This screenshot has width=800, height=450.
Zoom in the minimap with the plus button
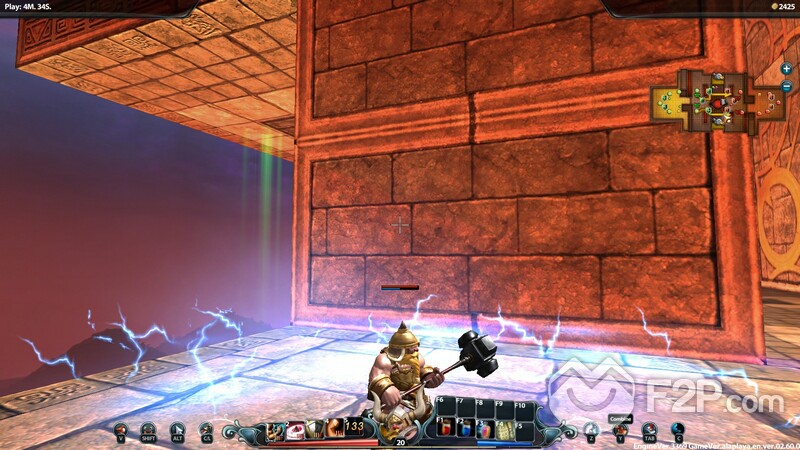click(787, 69)
